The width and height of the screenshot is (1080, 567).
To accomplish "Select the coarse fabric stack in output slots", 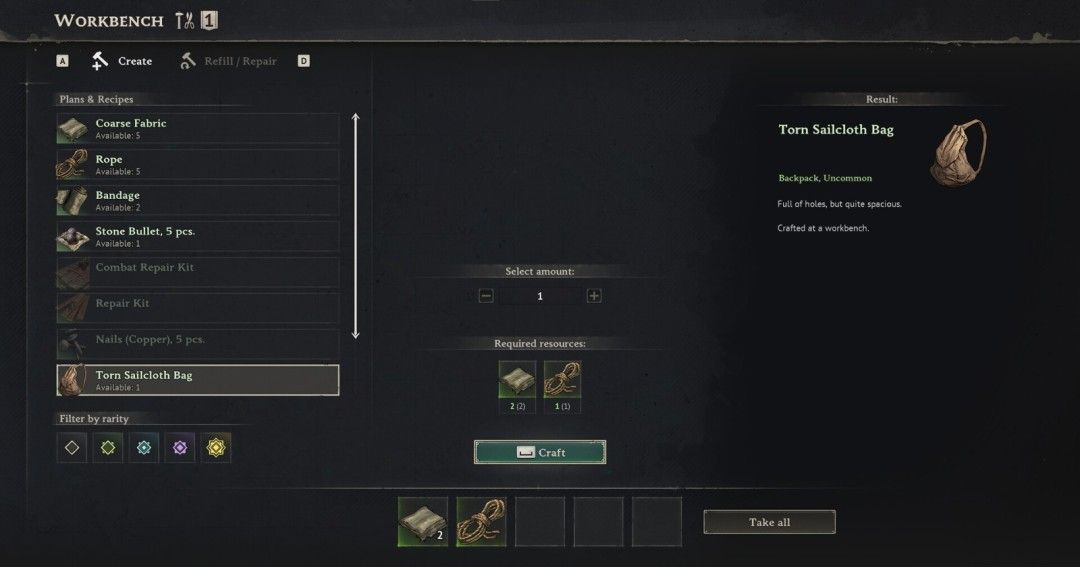I will (x=423, y=522).
